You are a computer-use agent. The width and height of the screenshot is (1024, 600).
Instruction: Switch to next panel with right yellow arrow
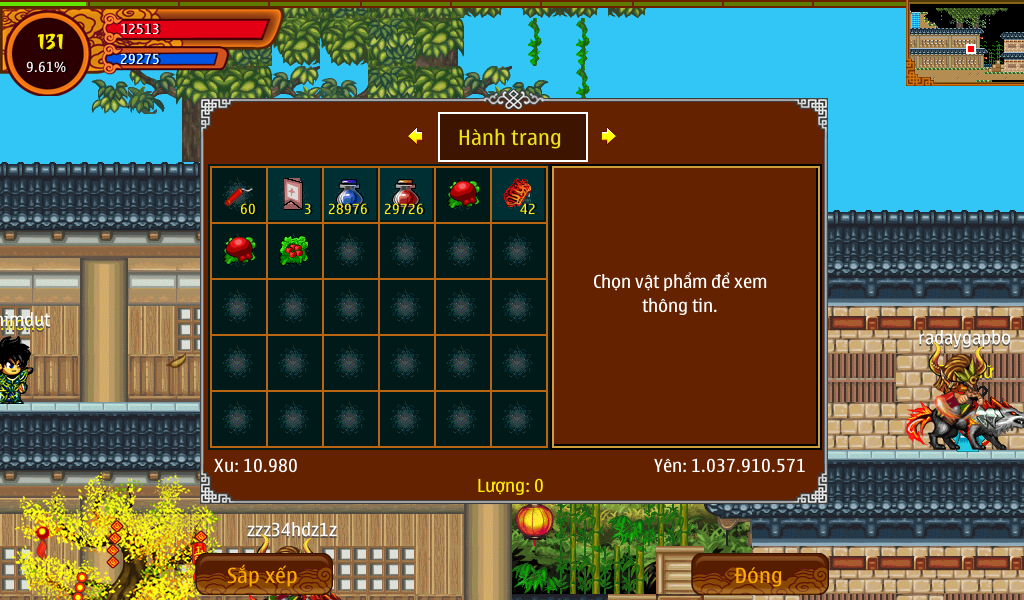(608, 136)
